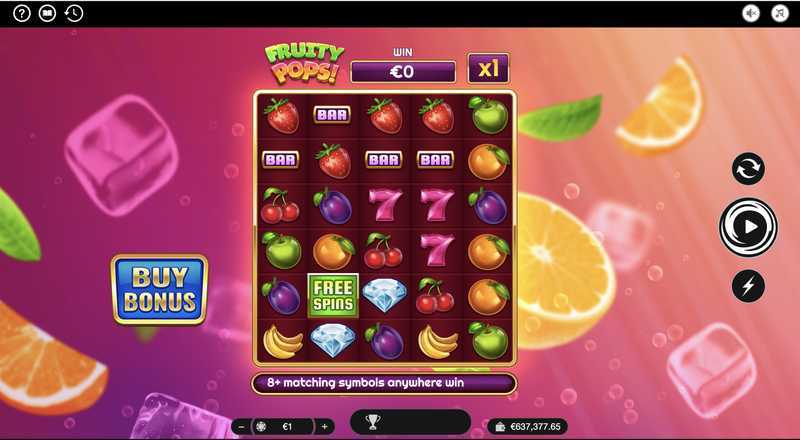Open the bet chip selector showing €1

click(282, 426)
